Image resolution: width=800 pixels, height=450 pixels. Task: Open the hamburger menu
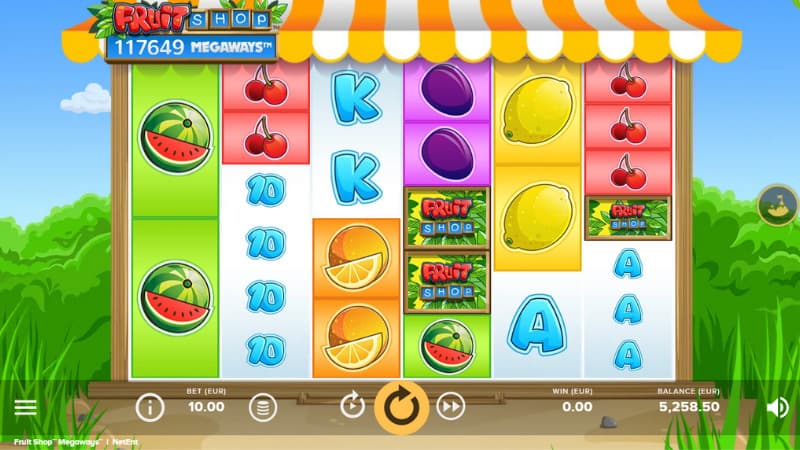25,407
